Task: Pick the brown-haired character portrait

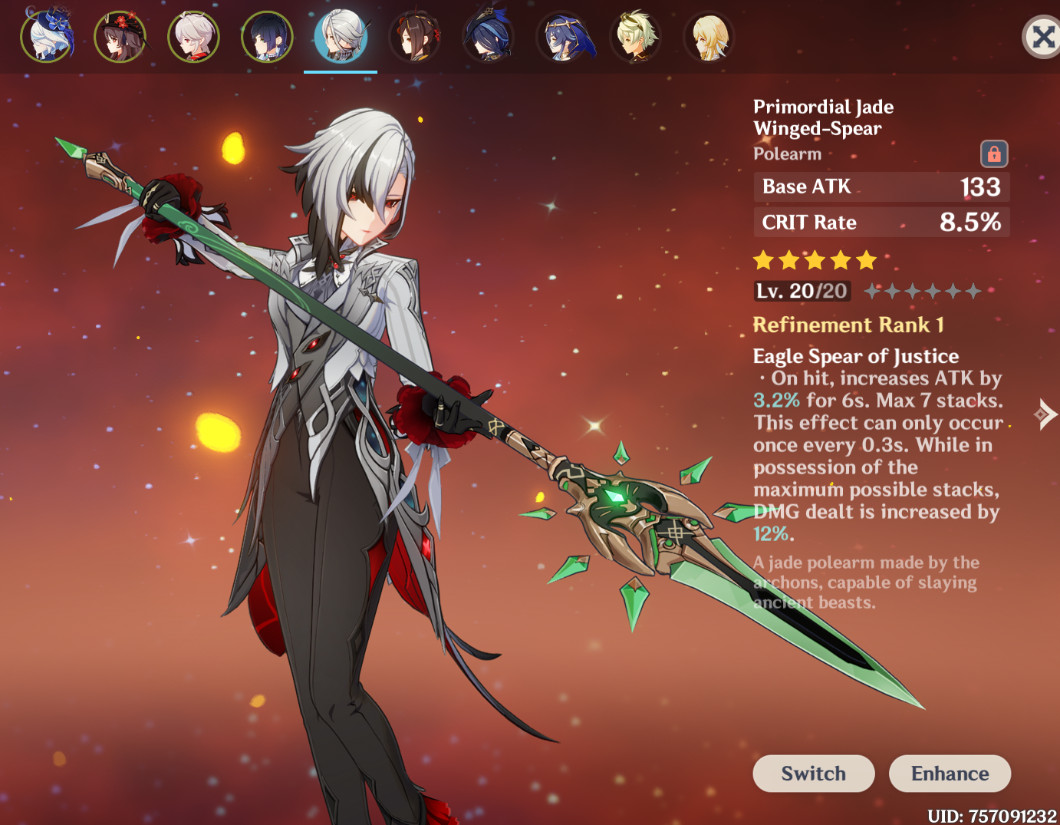Action: pos(414,38)
